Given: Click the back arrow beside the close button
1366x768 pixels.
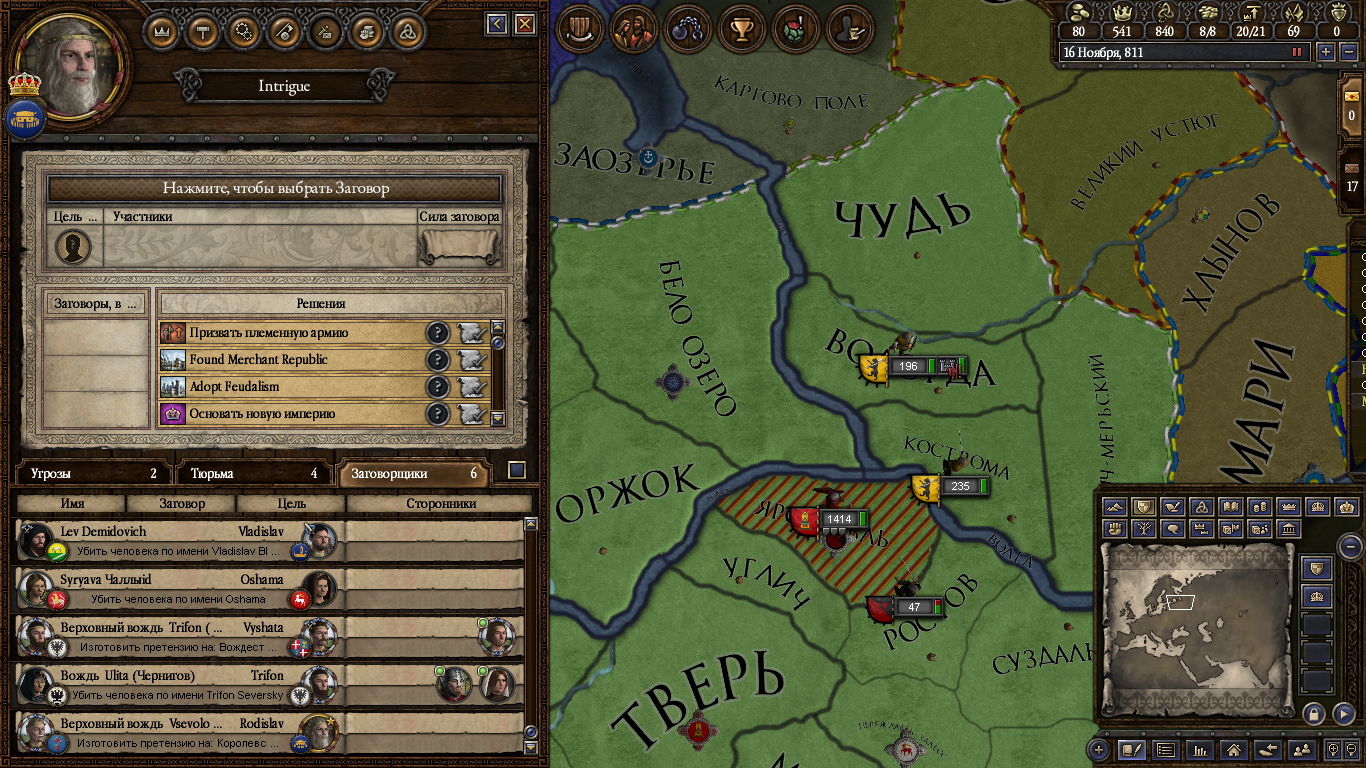Looking at the screenshot, I should 497,24.
